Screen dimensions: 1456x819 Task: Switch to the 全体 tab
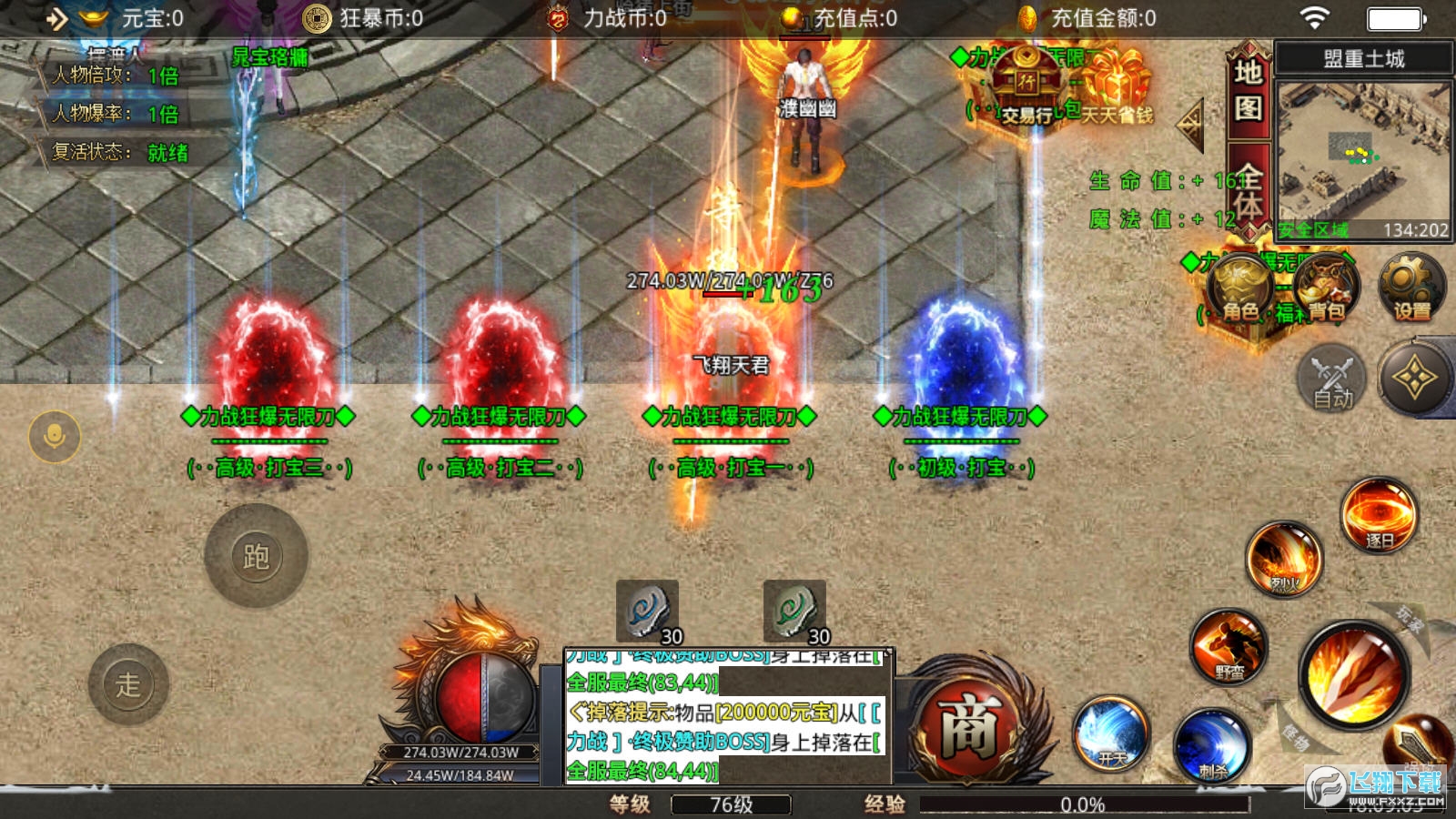(x=1248, y=191)
